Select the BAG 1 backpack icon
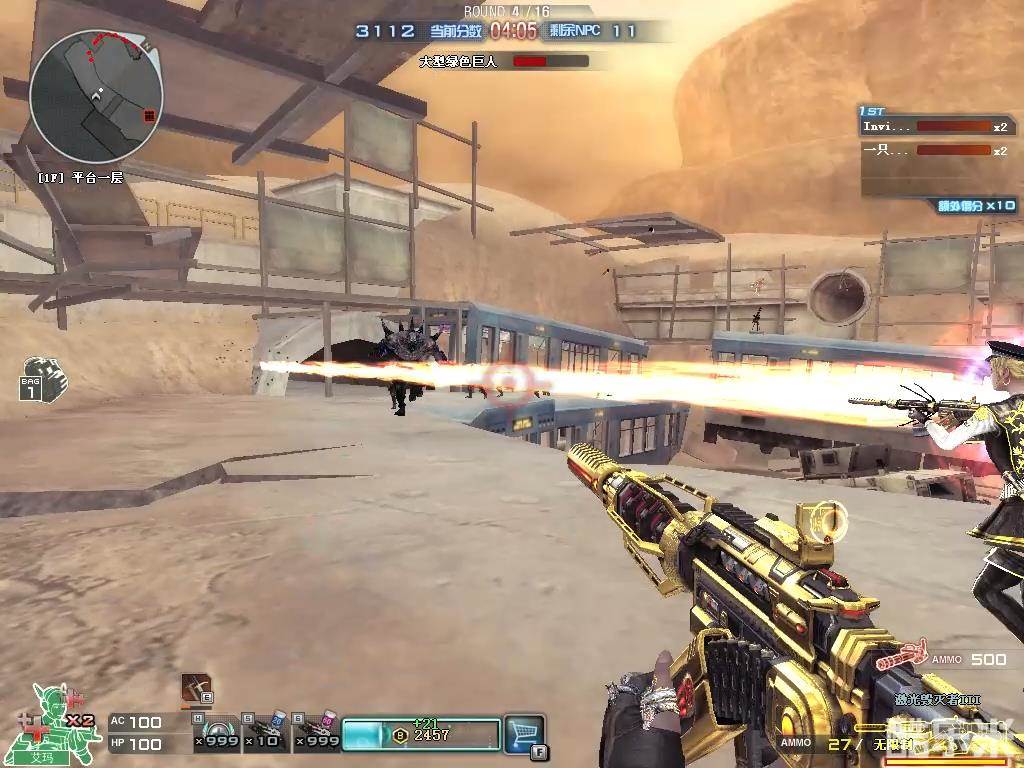 42,378
